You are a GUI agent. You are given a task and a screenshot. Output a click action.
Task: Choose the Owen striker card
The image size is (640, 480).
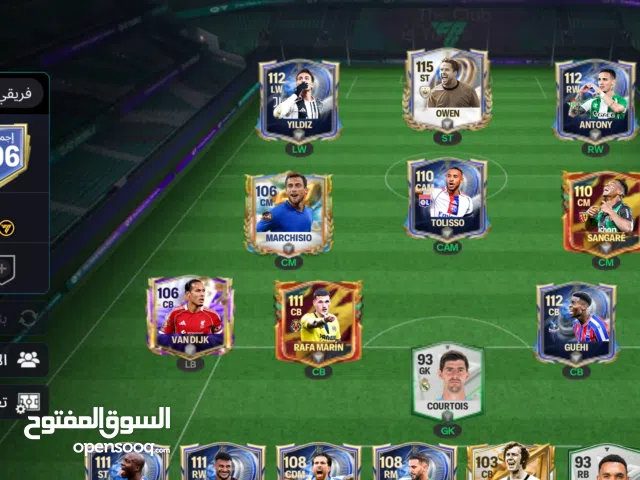[447, 90]
